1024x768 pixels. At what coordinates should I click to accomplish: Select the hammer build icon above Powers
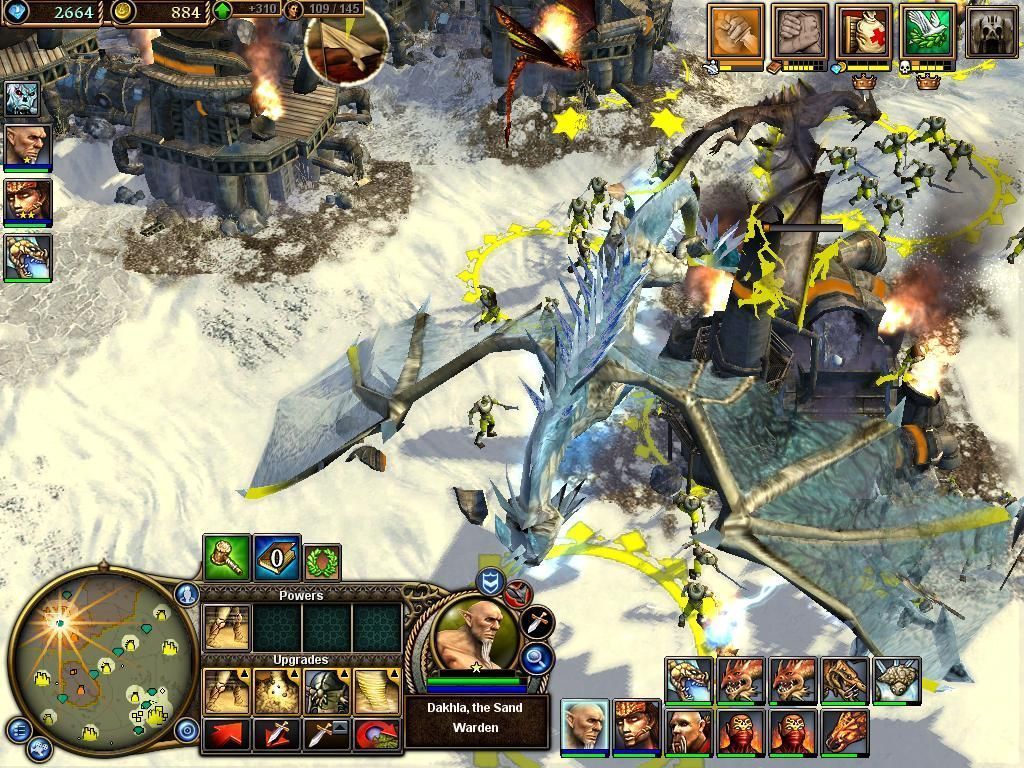[x=226, y=558]
